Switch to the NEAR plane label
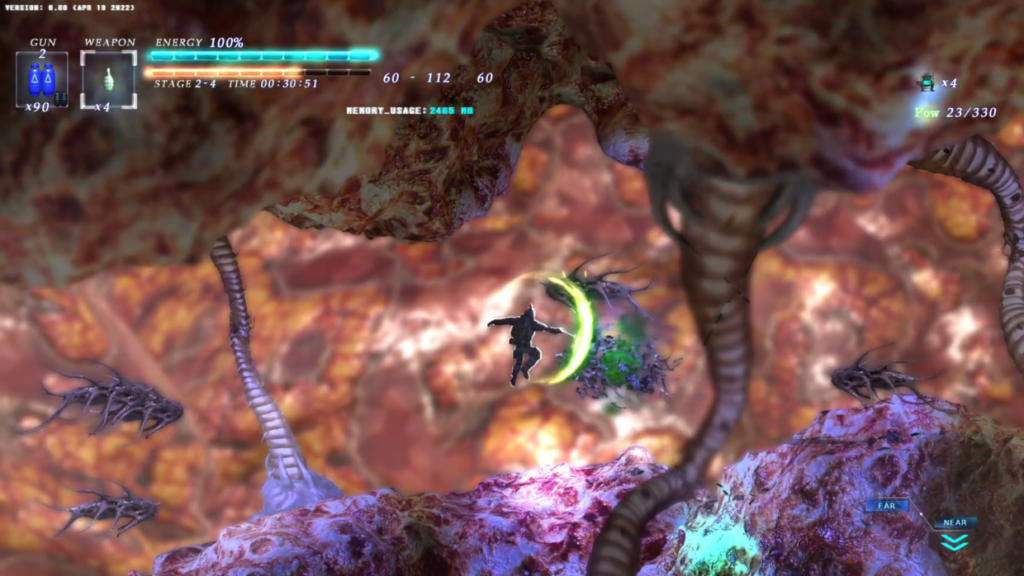The width and height of the screenshot is (1024, 576). [x=955, y=522]
